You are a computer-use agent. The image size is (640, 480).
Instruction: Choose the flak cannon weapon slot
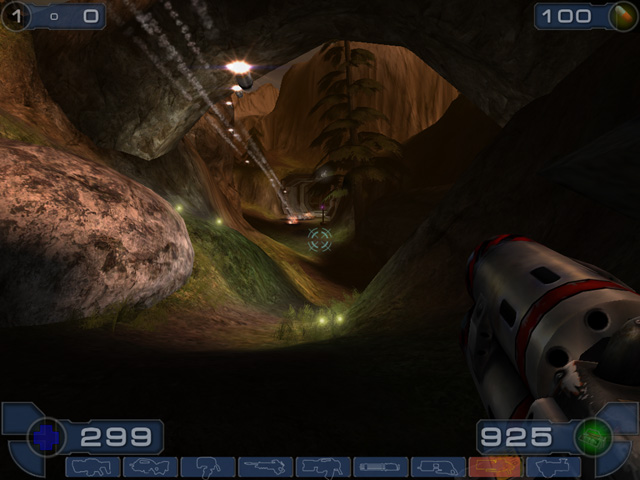pos(437,467)
